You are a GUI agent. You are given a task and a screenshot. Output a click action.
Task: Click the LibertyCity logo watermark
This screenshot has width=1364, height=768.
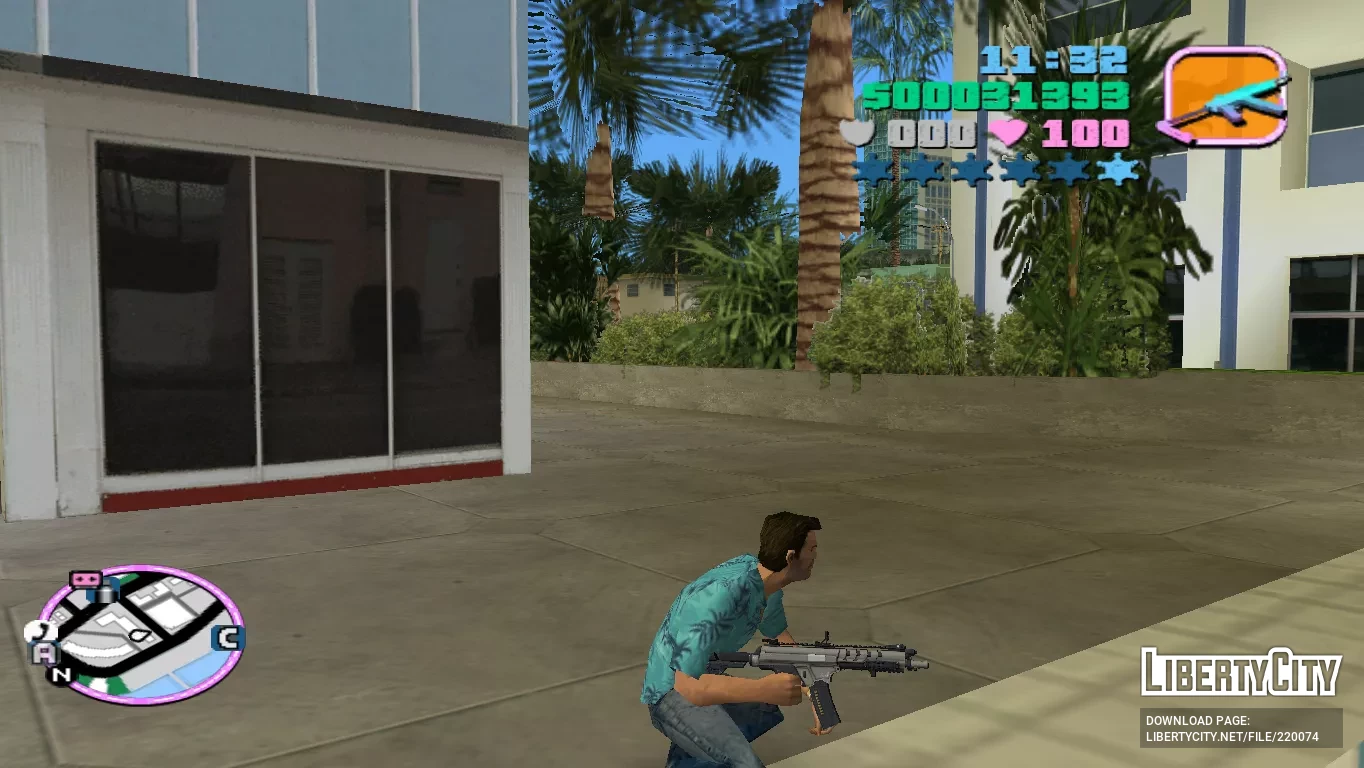point(1240,672)
